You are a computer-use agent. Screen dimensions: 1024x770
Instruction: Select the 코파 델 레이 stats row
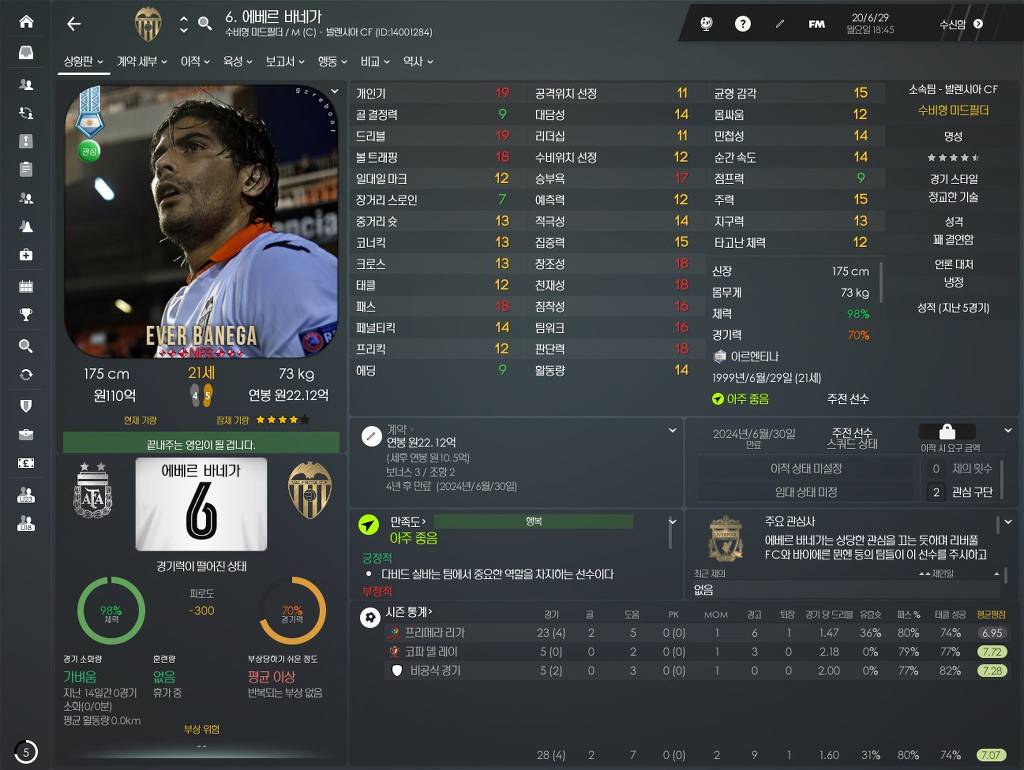click(x=432, y=652)
